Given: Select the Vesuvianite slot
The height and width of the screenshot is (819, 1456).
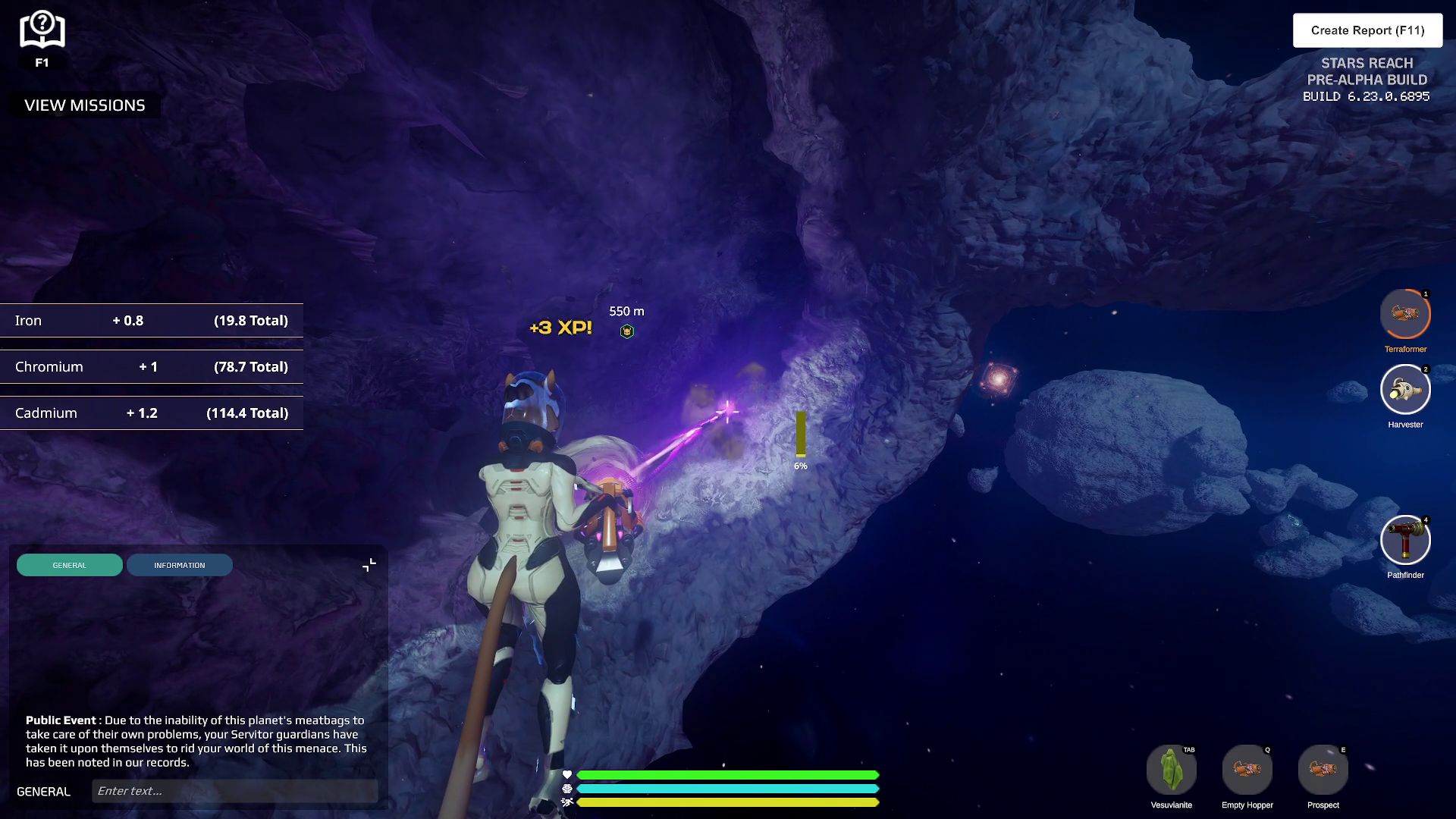Looking at the screenshot, I should tap(1171, 770).
